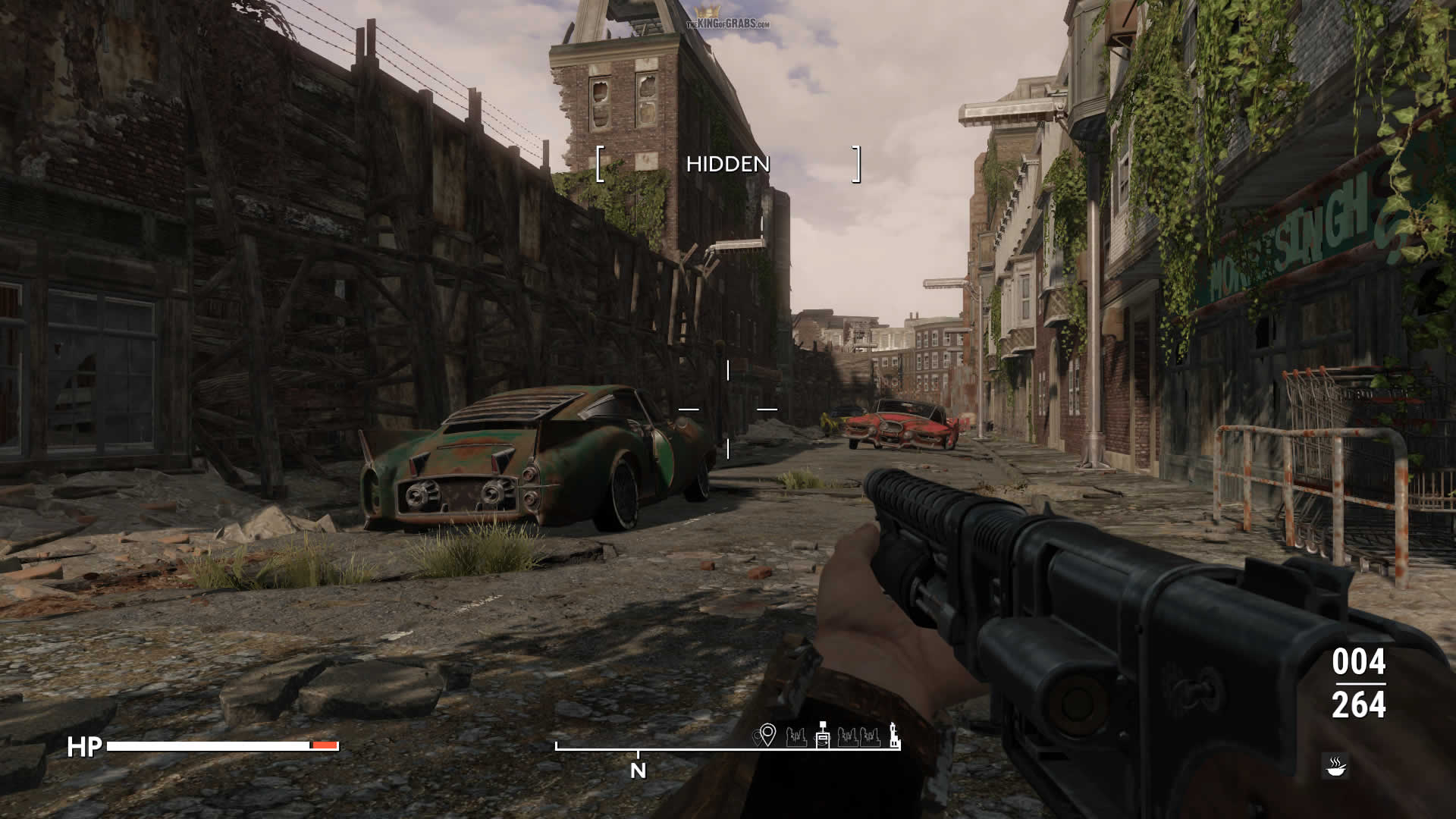Viewport: 1456px width, 819px height.
Task: Click the steaming bowl status icon
Action: (x=1335, y=766)
